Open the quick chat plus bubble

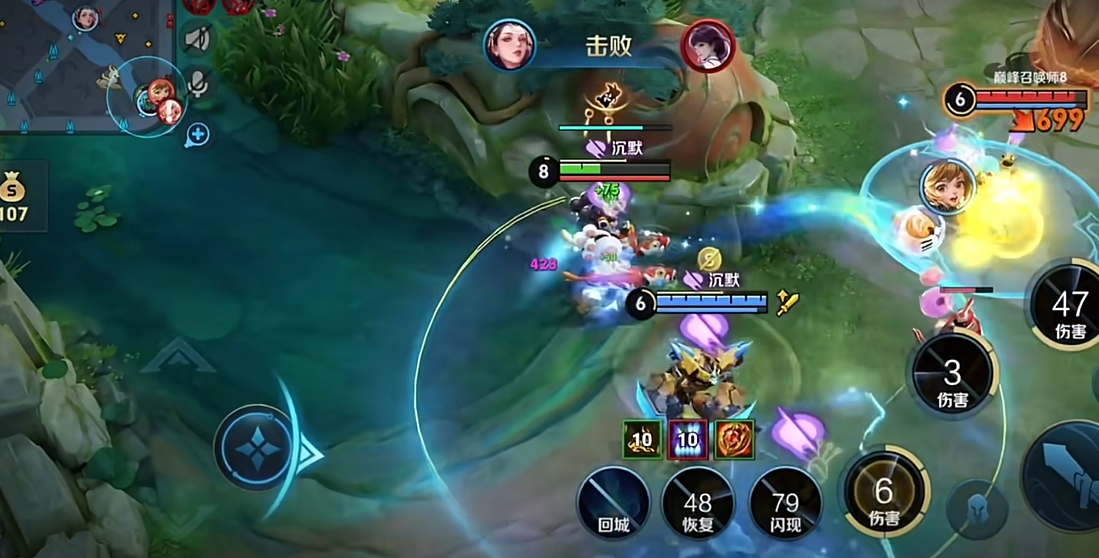pyautogui.click(x=198, y=133)
